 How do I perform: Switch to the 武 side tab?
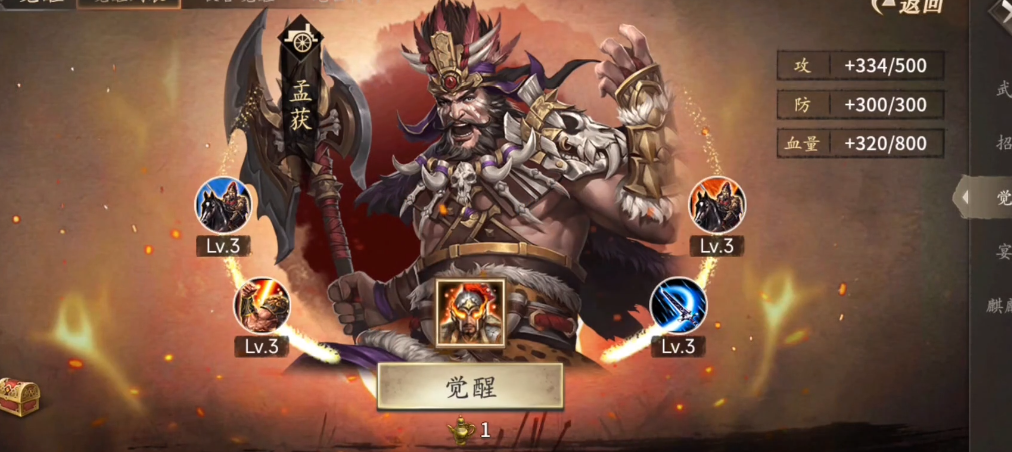[x=1001, y=89]
